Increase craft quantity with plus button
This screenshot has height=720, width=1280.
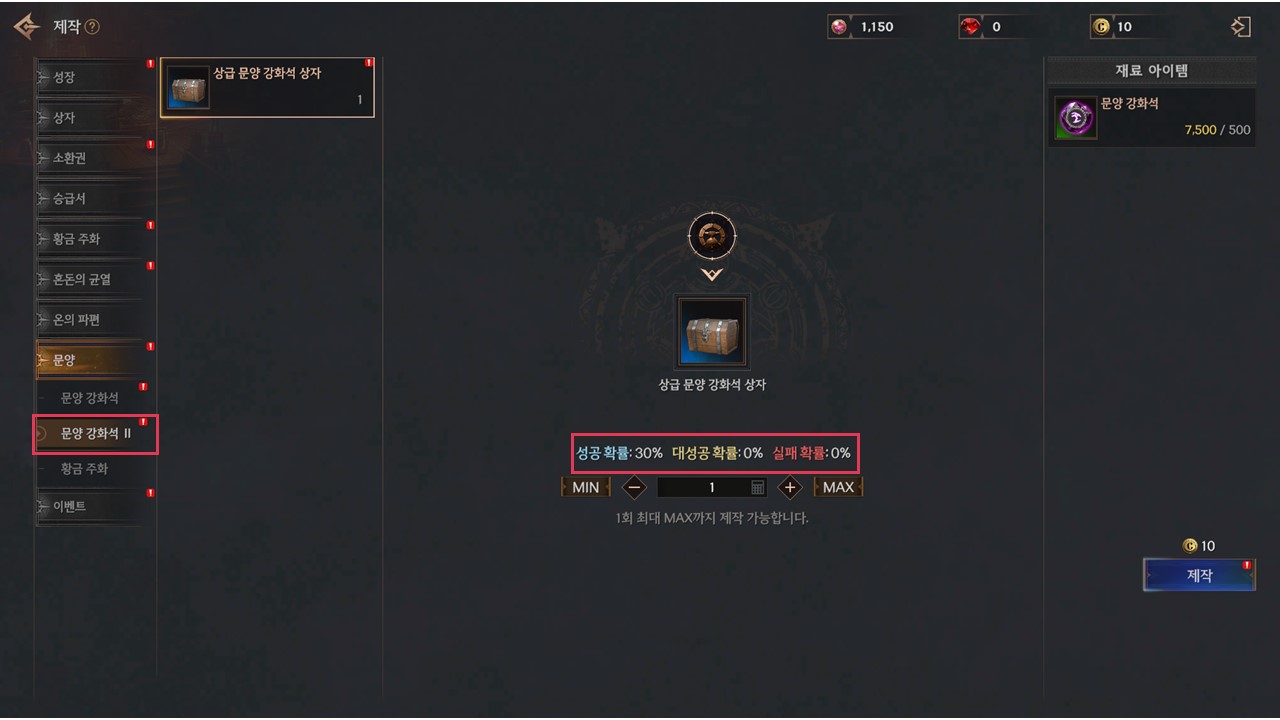coord(790,487)
